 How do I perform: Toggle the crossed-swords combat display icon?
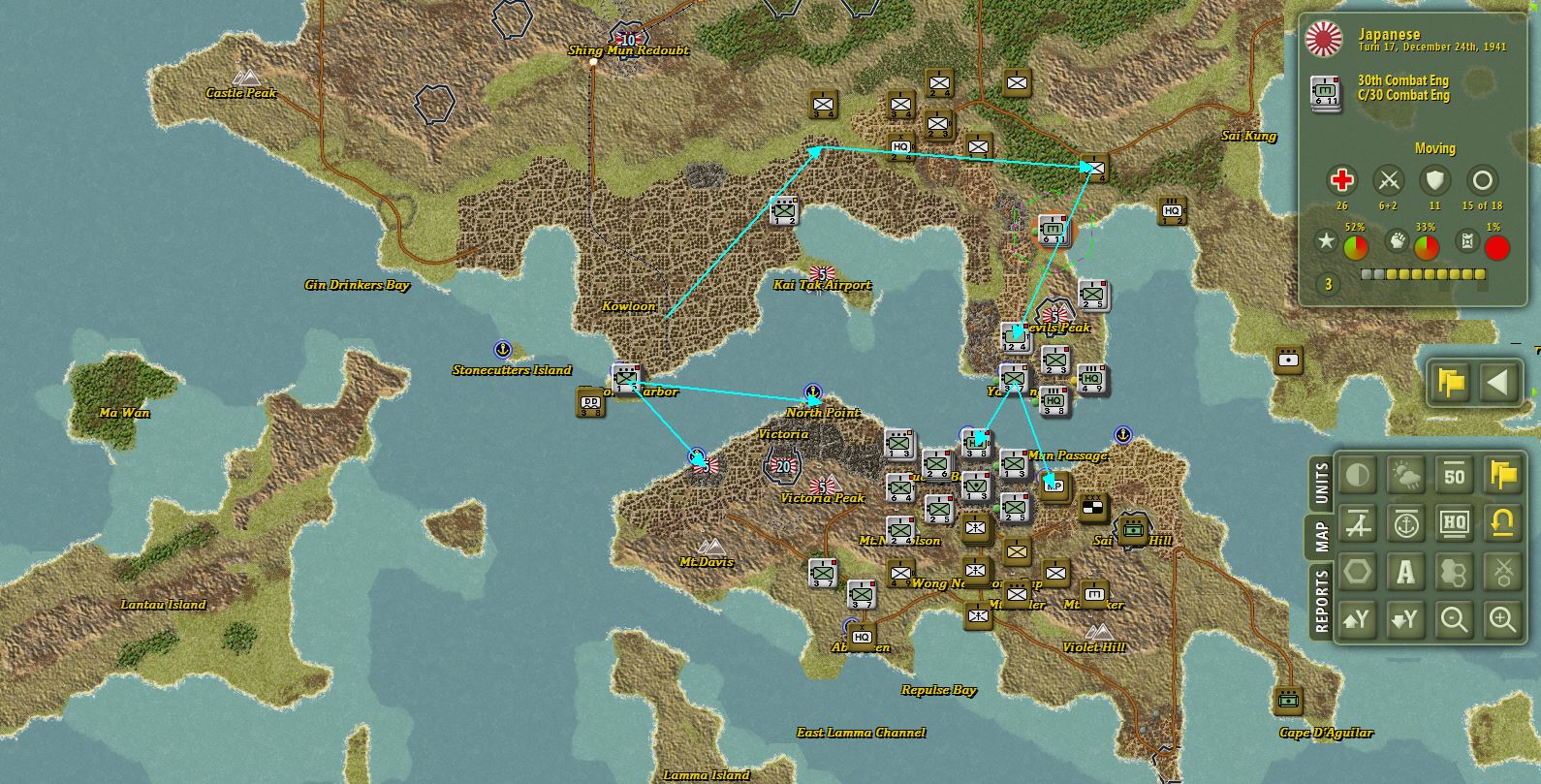coord(1501,572)
